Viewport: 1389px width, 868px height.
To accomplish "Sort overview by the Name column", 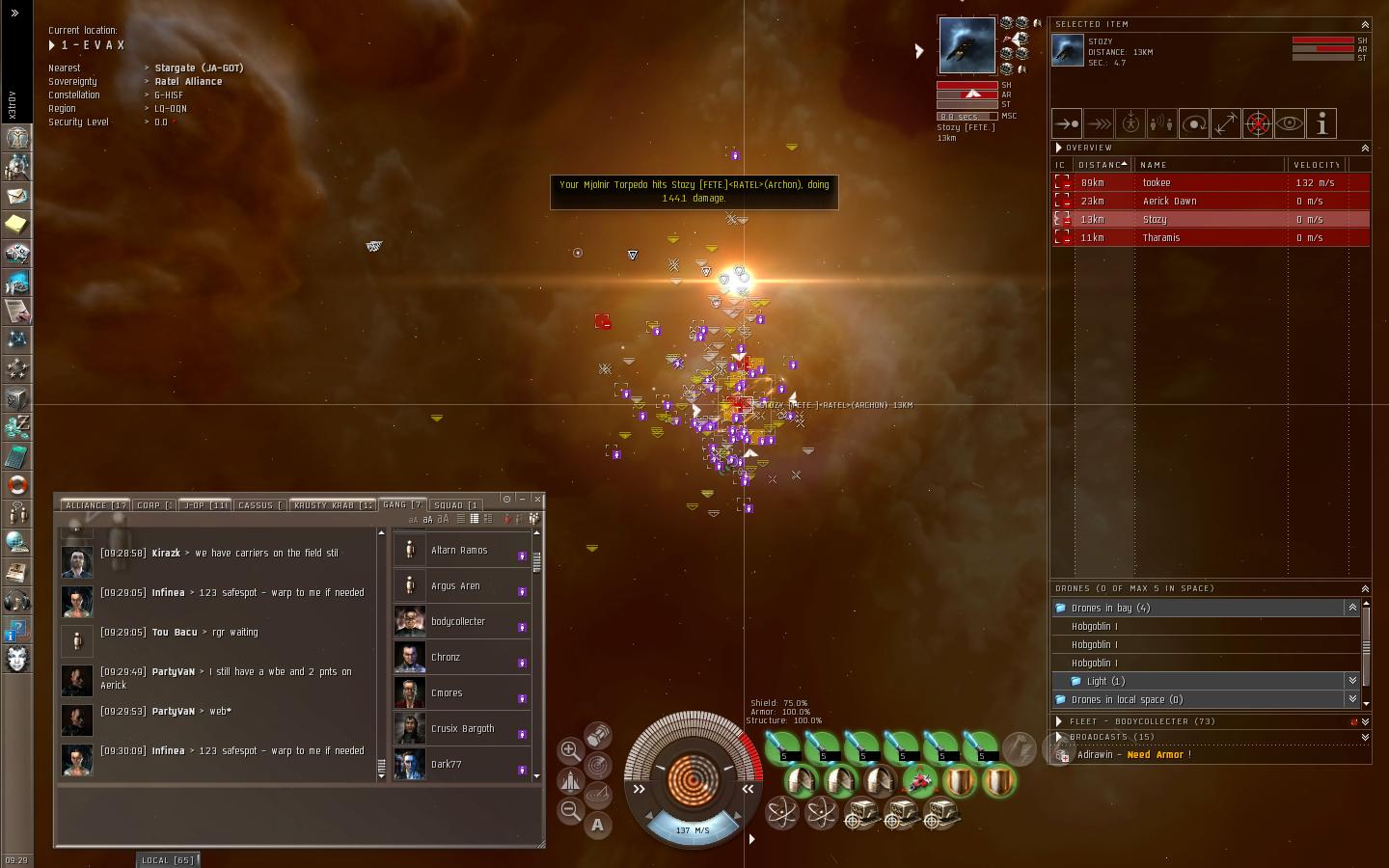I will click(x=1153, y=165).
